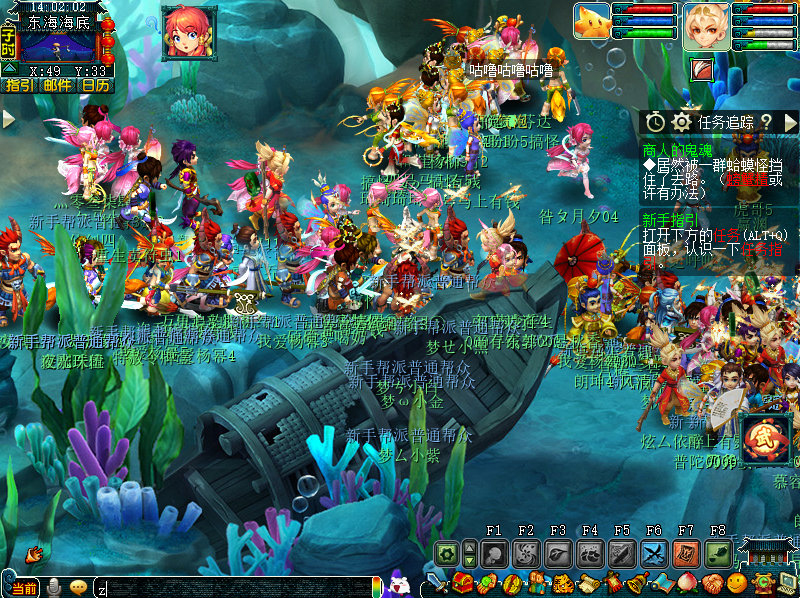Viewport: 800px width, 598px height.
Task: Open the blond player character portrait
Action: (x=706, y=26)
